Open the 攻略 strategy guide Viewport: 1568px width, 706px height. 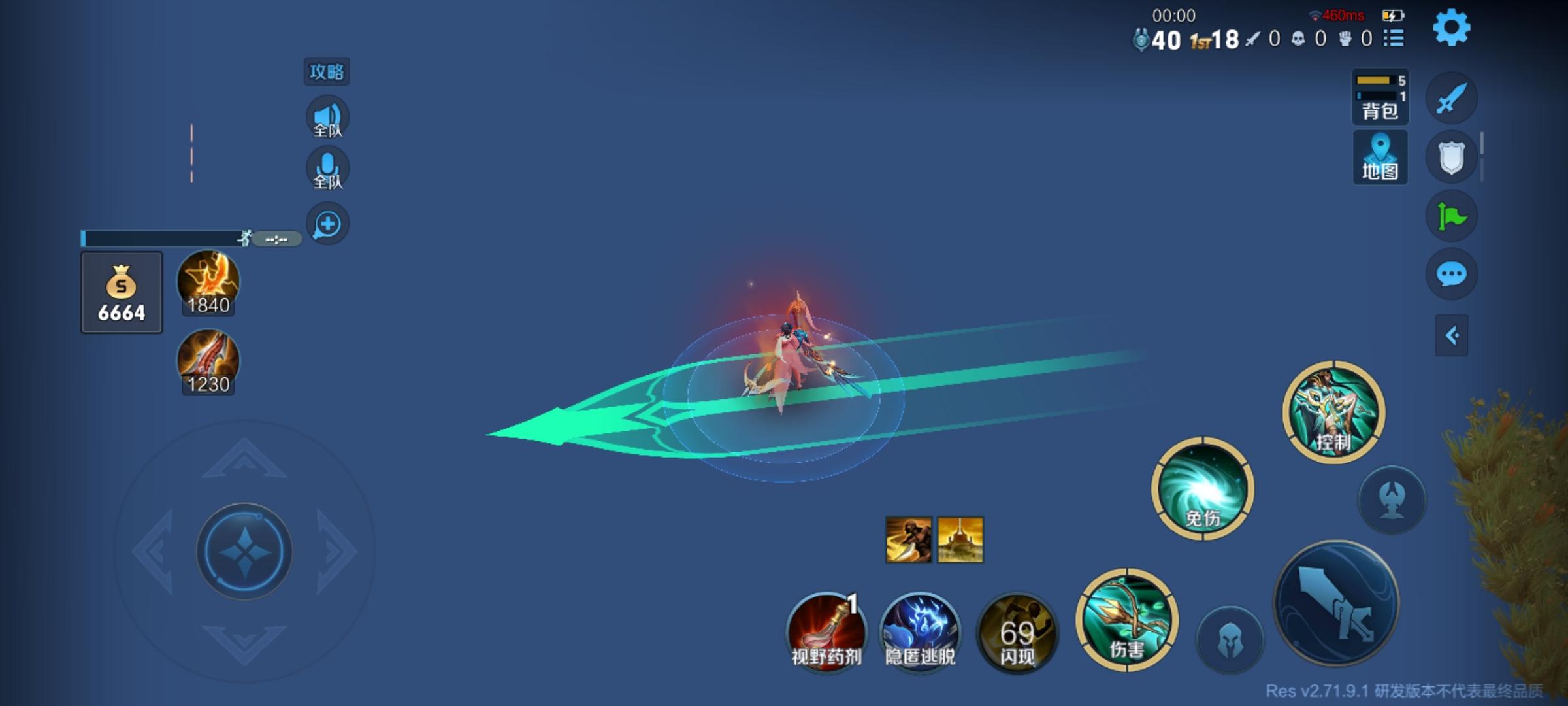tap(327, 72)
